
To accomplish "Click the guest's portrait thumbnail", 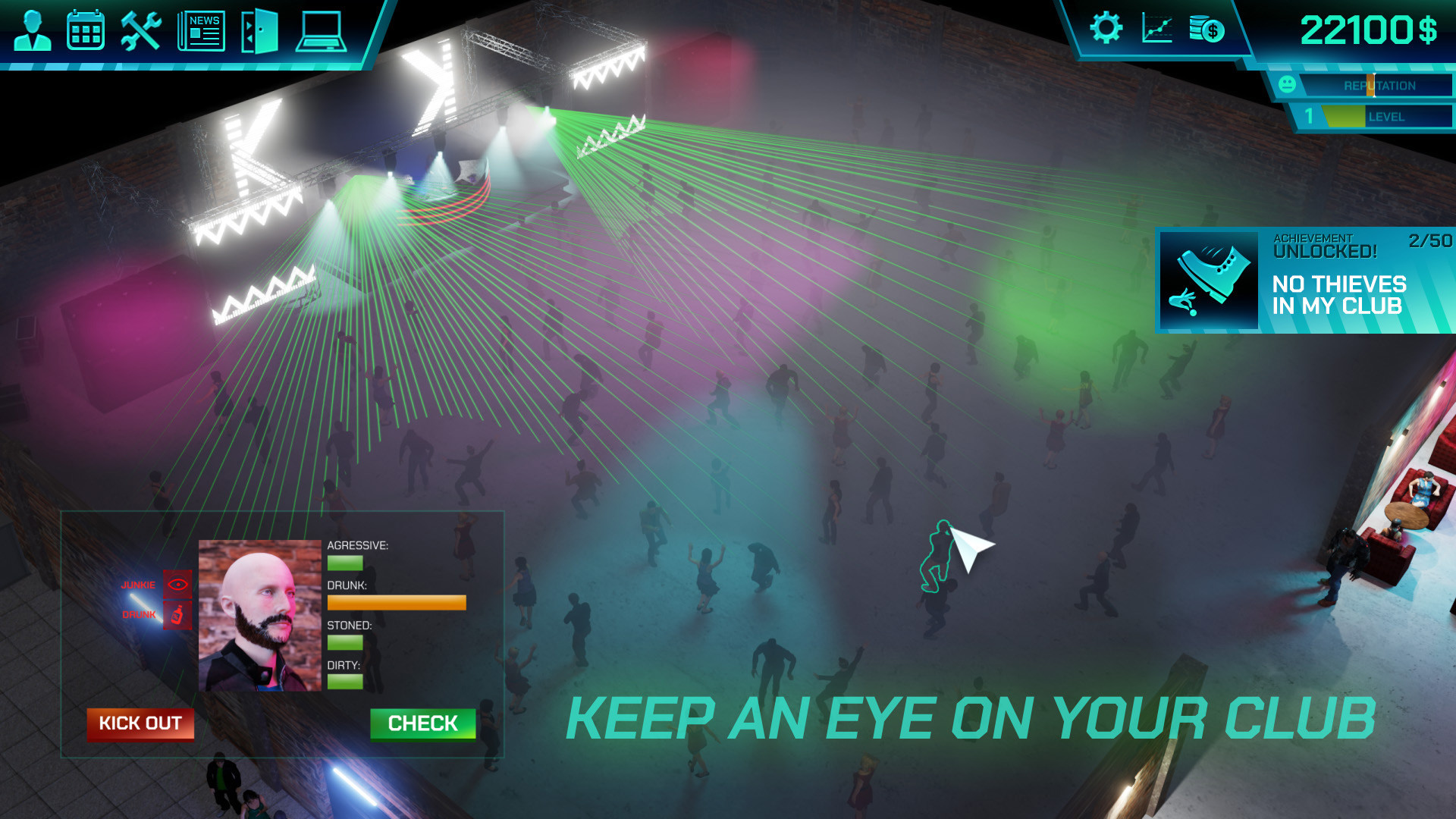I will click(x=259, y=616).
